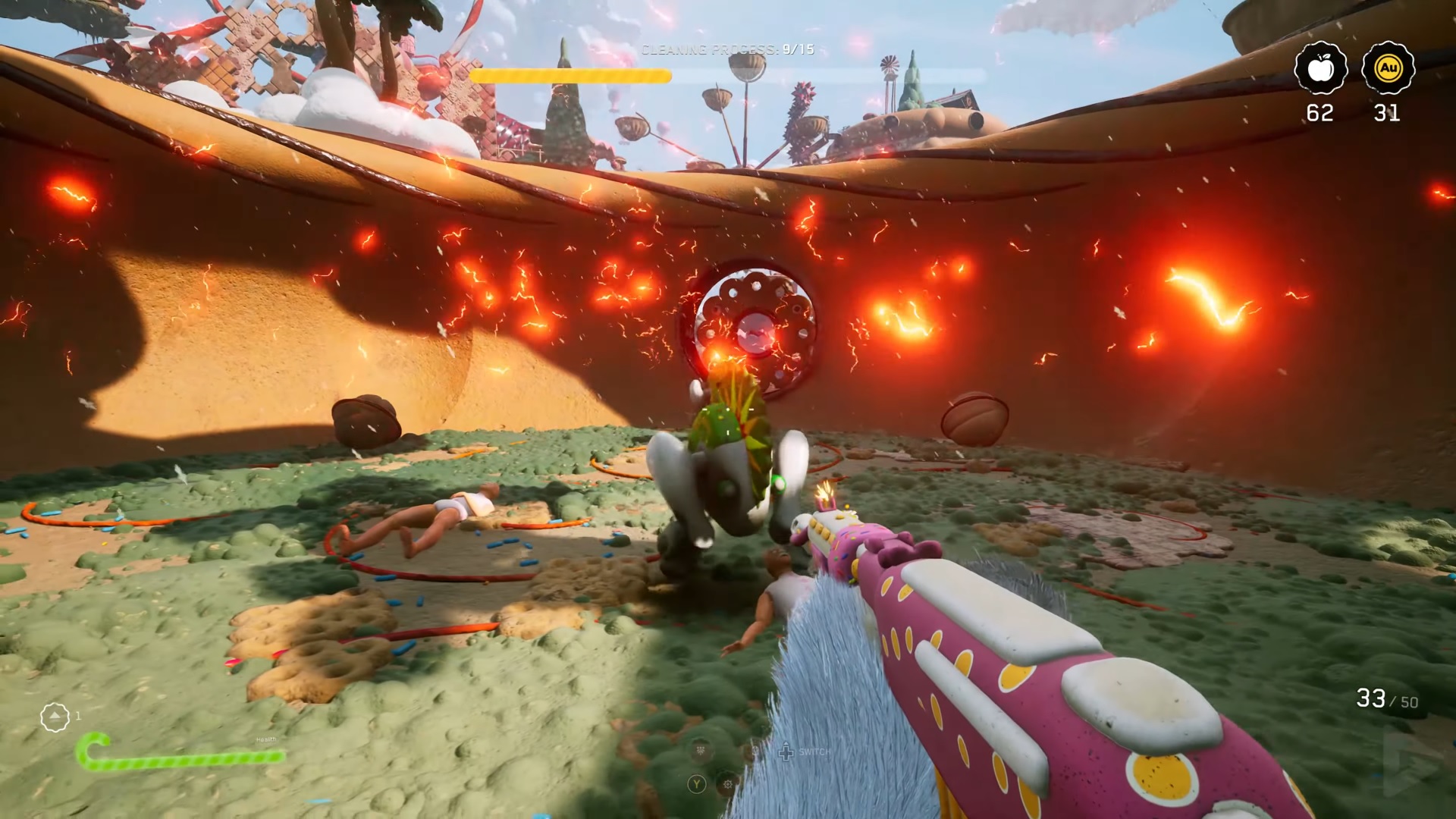Image resolution: width=1456 pixels, height=819 pixels.
Task: Click the apple currency icon
Action: click(1320, 69)
